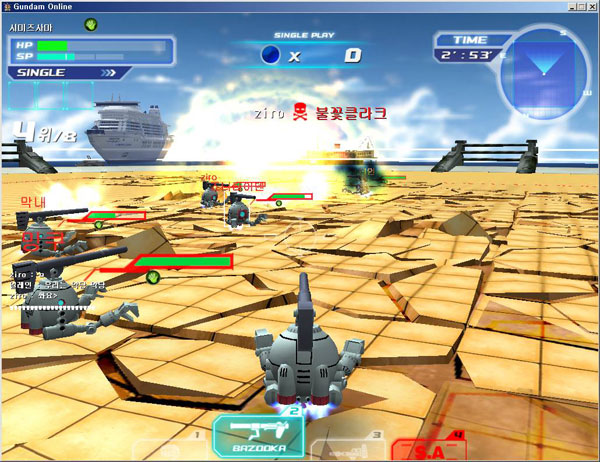Screen dimensions: 600x462
Task: Select the Bazooka weapon slot
Action: 258,436
